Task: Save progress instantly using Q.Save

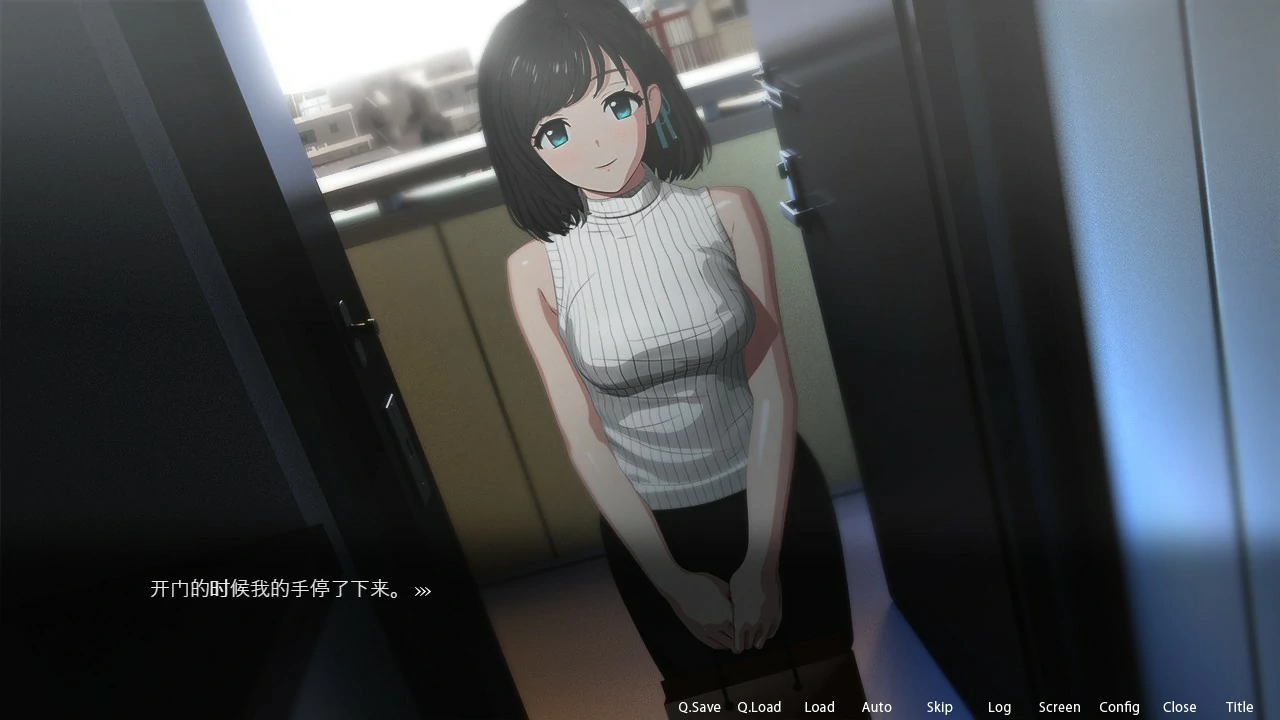Action: [698, 707]
